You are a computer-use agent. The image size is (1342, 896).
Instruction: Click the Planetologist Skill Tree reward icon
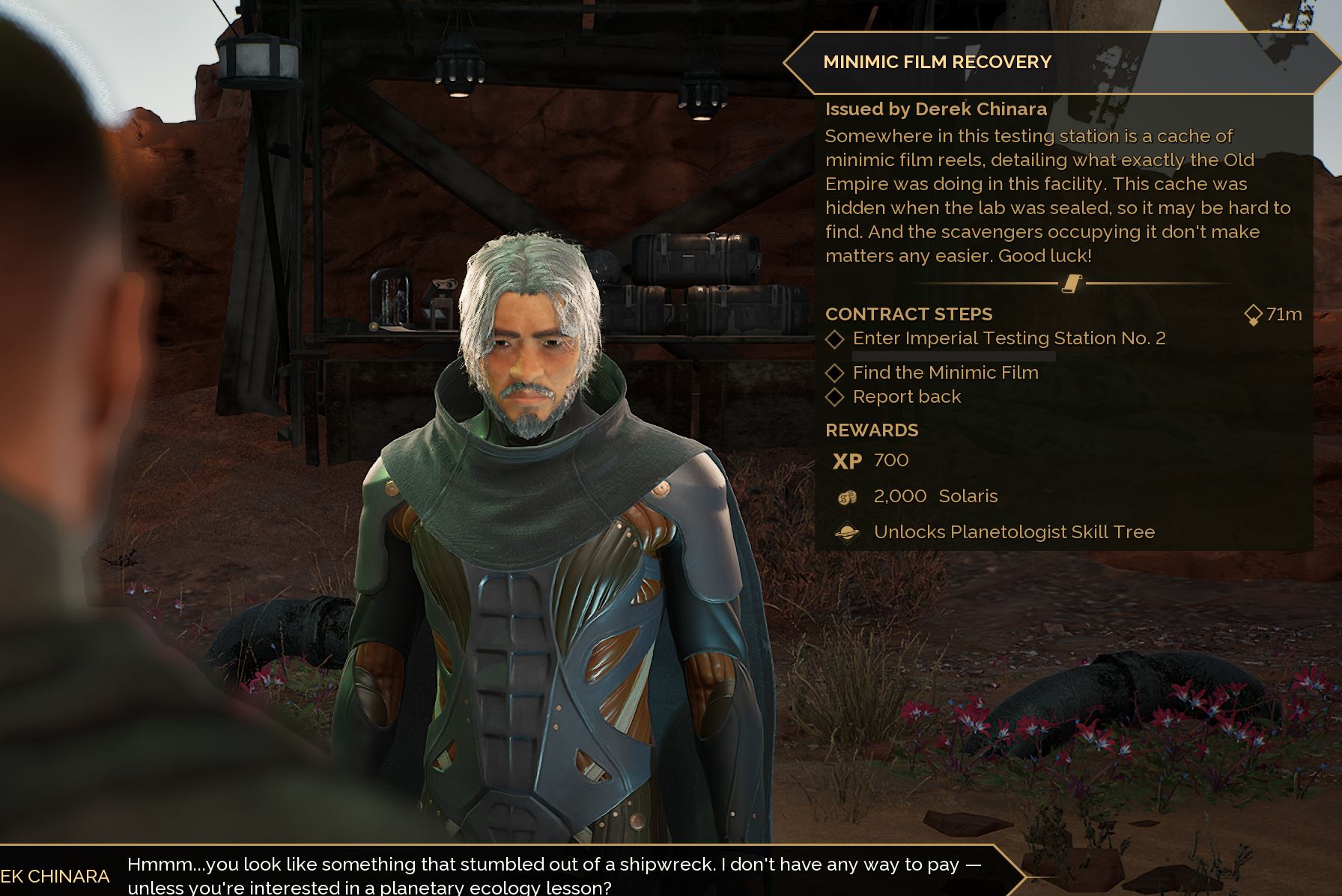coord(847,533)
